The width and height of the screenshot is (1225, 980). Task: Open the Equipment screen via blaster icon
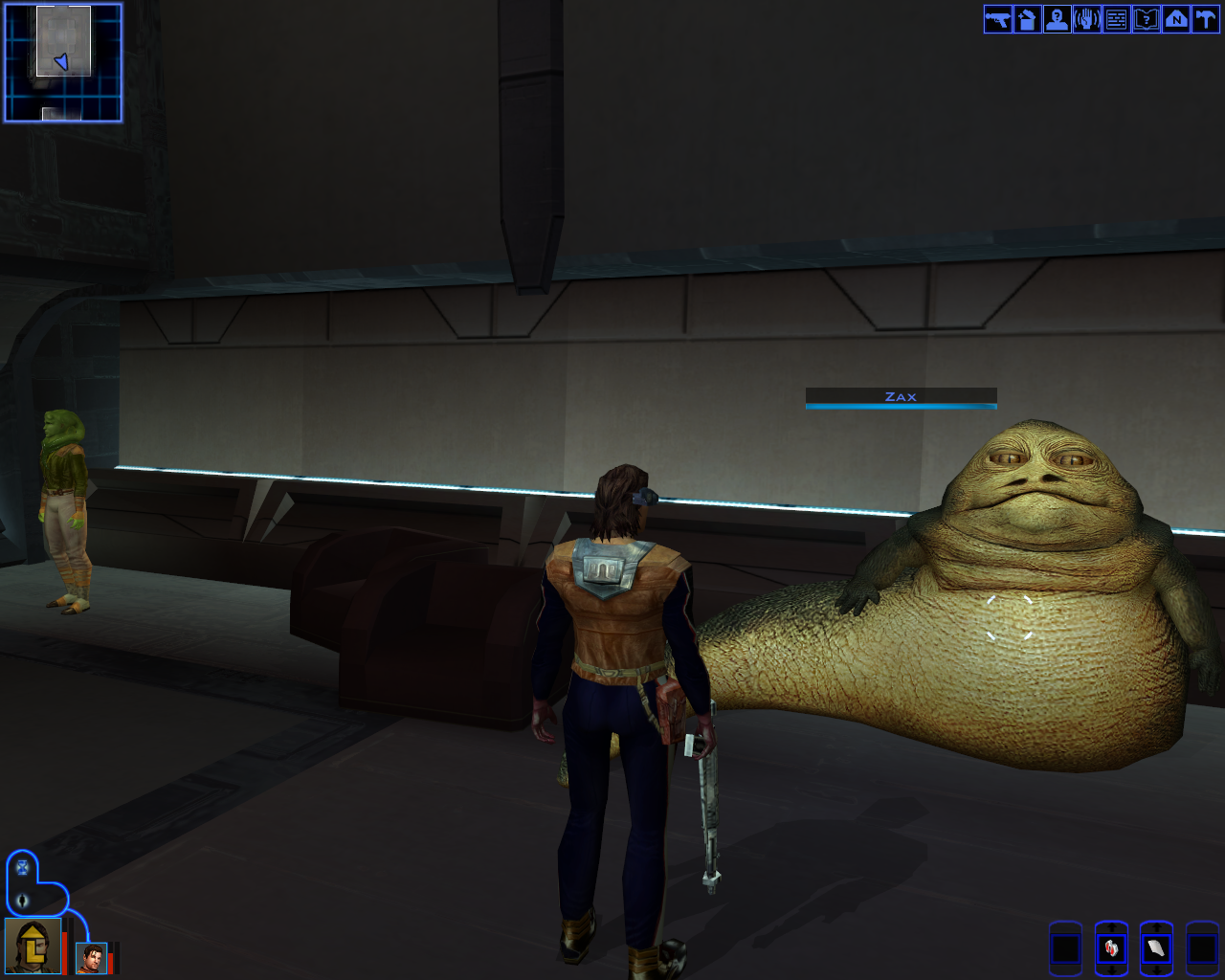996,19
